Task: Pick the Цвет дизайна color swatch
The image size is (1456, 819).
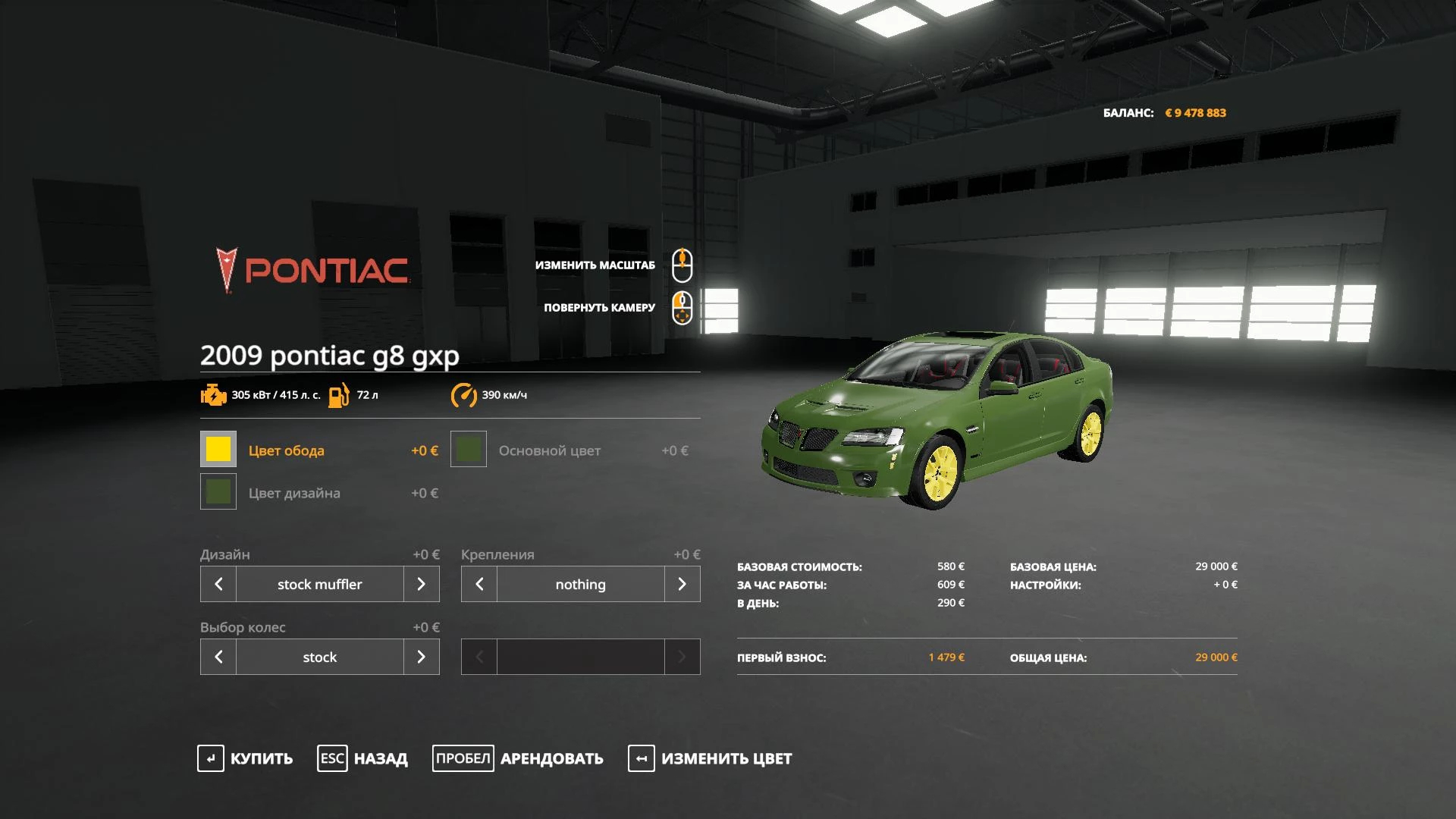Action: pyautogui.click(x=218, y=492)
